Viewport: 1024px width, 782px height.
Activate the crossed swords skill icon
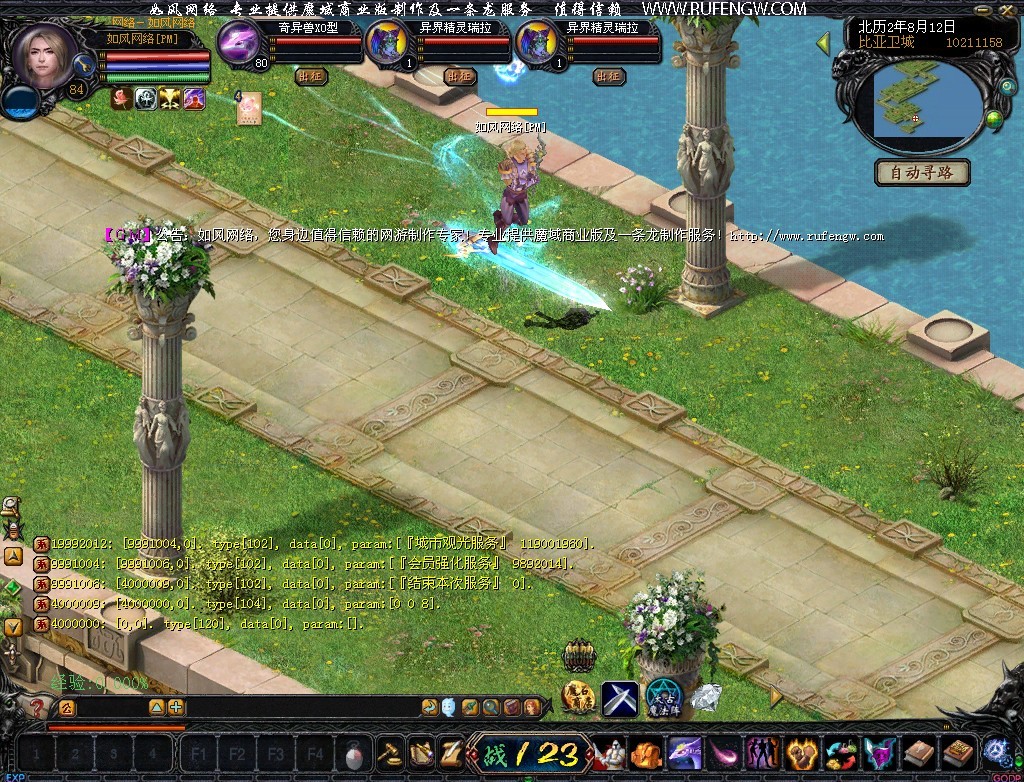coord(620,697)
